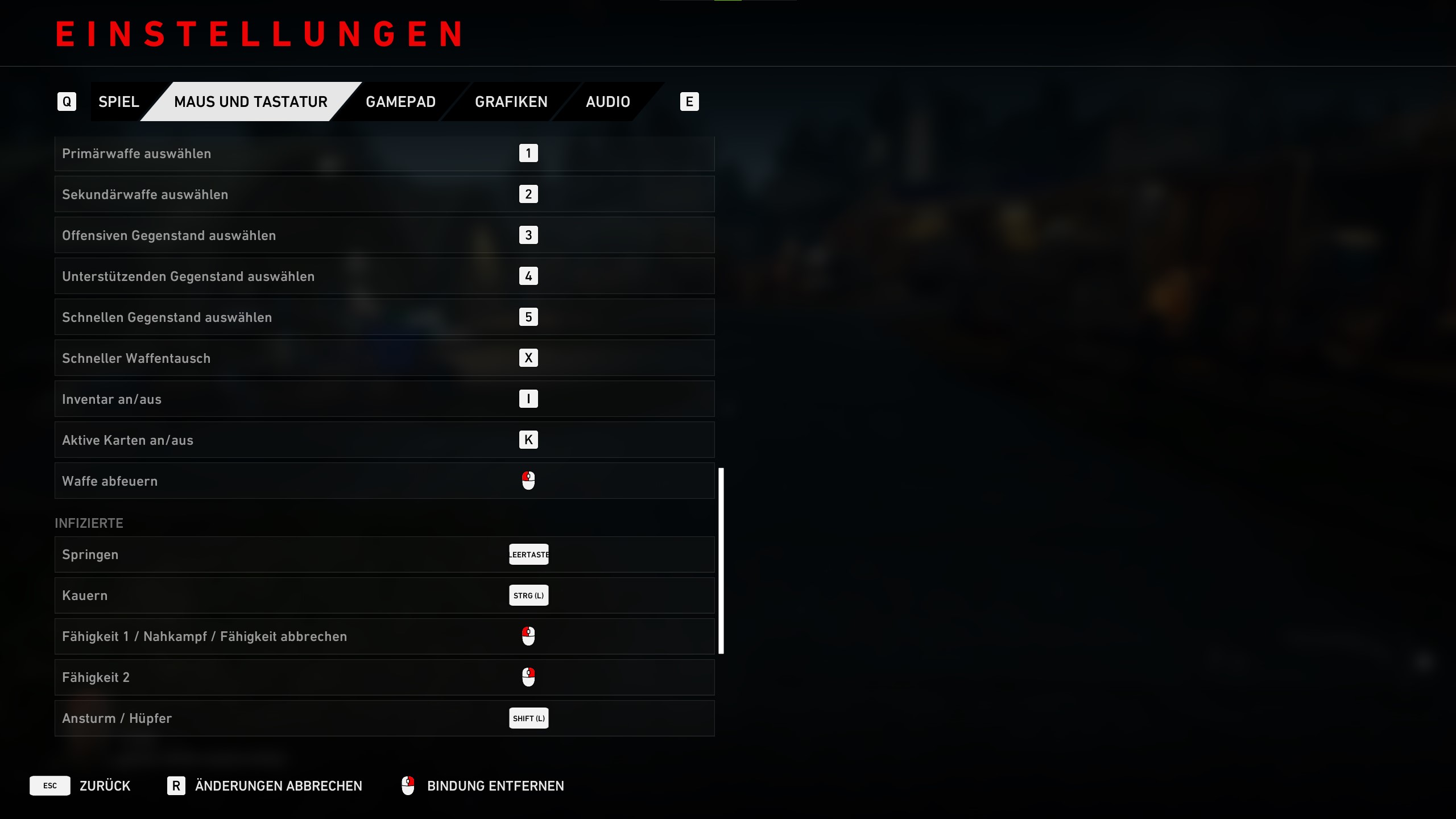Screen dimensions: 1456x819
Task: Rebind Schneller Waffentausch key
Action: (528, 358)
